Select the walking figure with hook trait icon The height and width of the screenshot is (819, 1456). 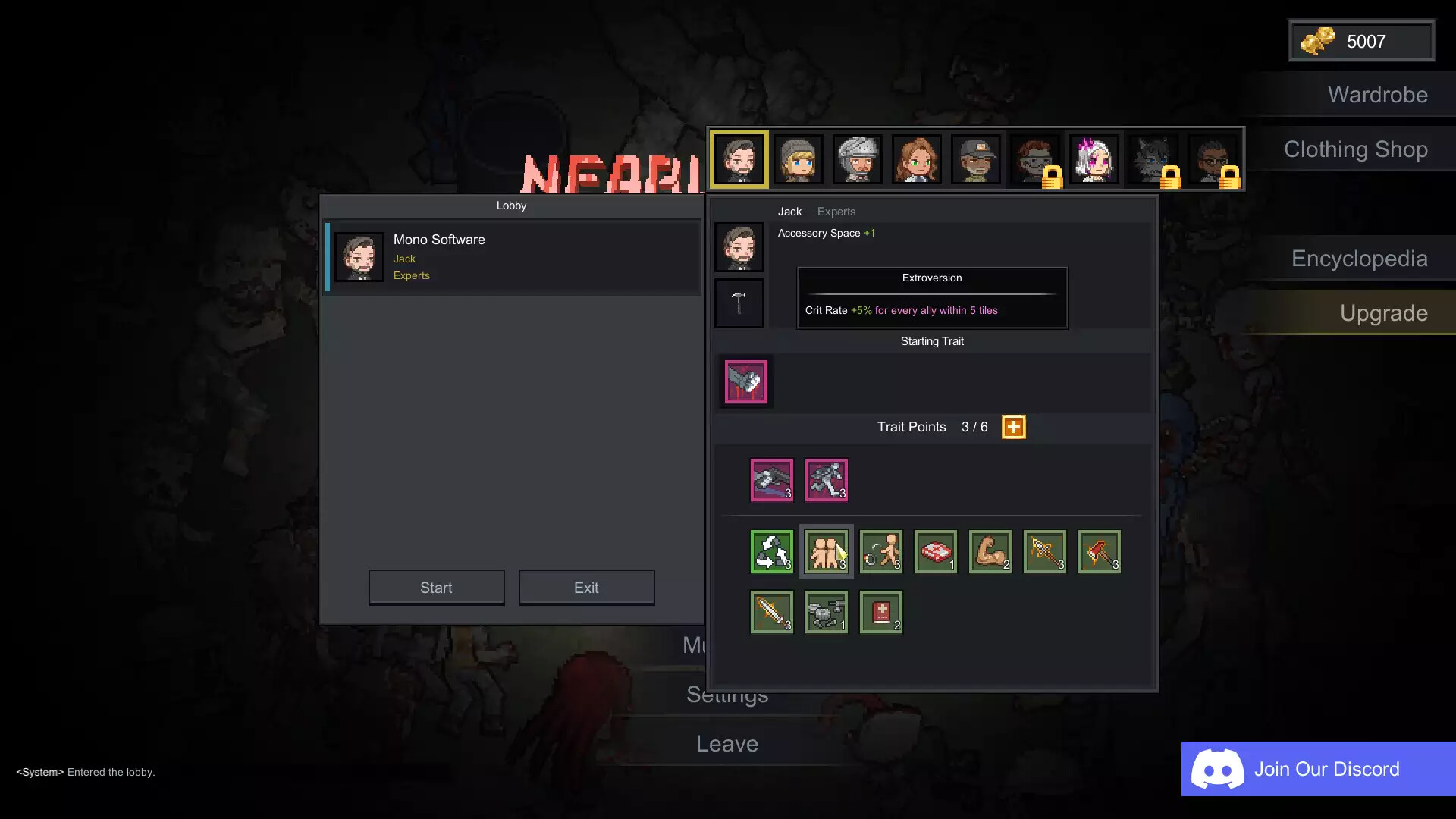click(x=880, y=551)
